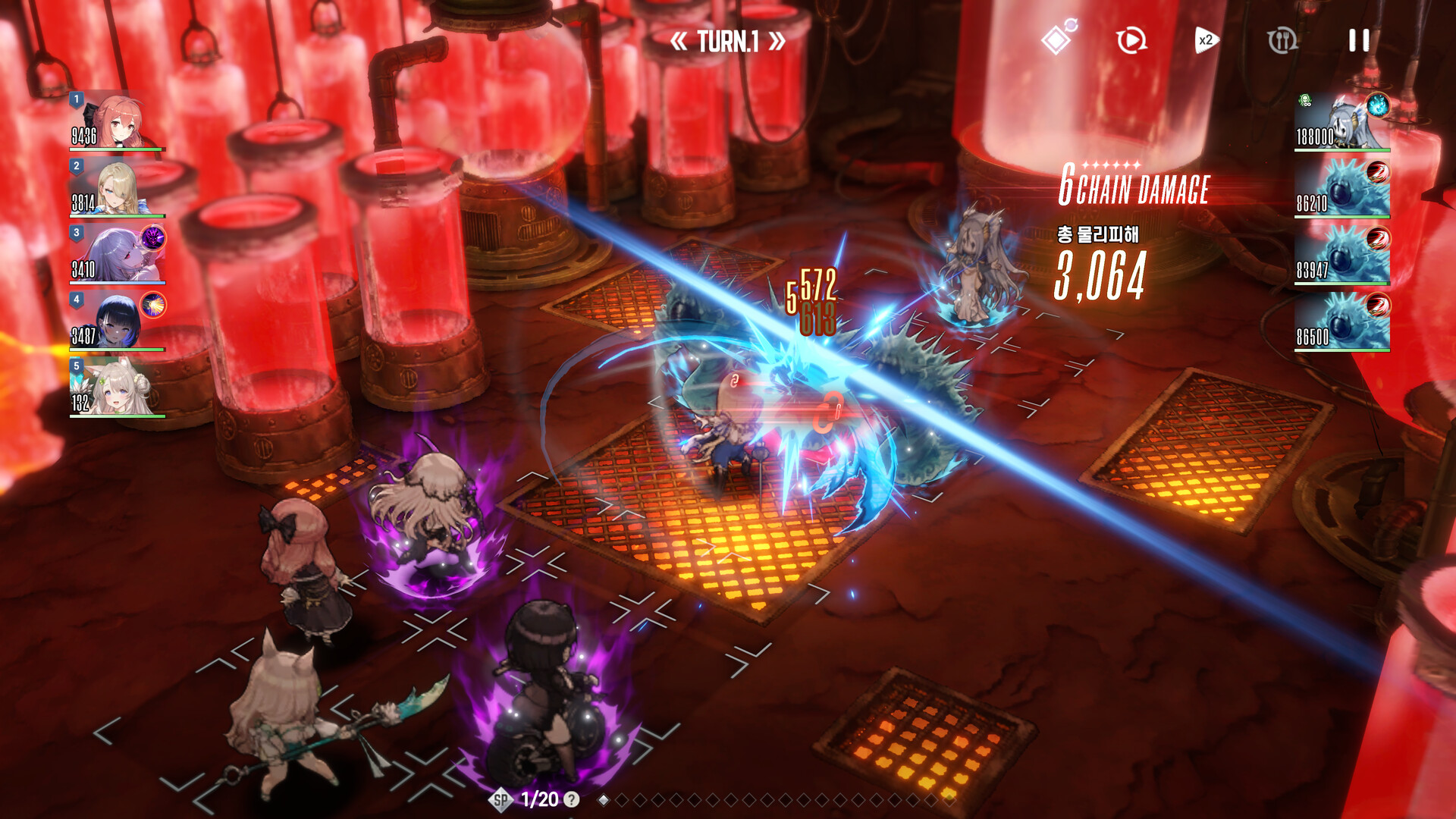
Task: Toggle auto-battle play icon
Action: 1131,40
